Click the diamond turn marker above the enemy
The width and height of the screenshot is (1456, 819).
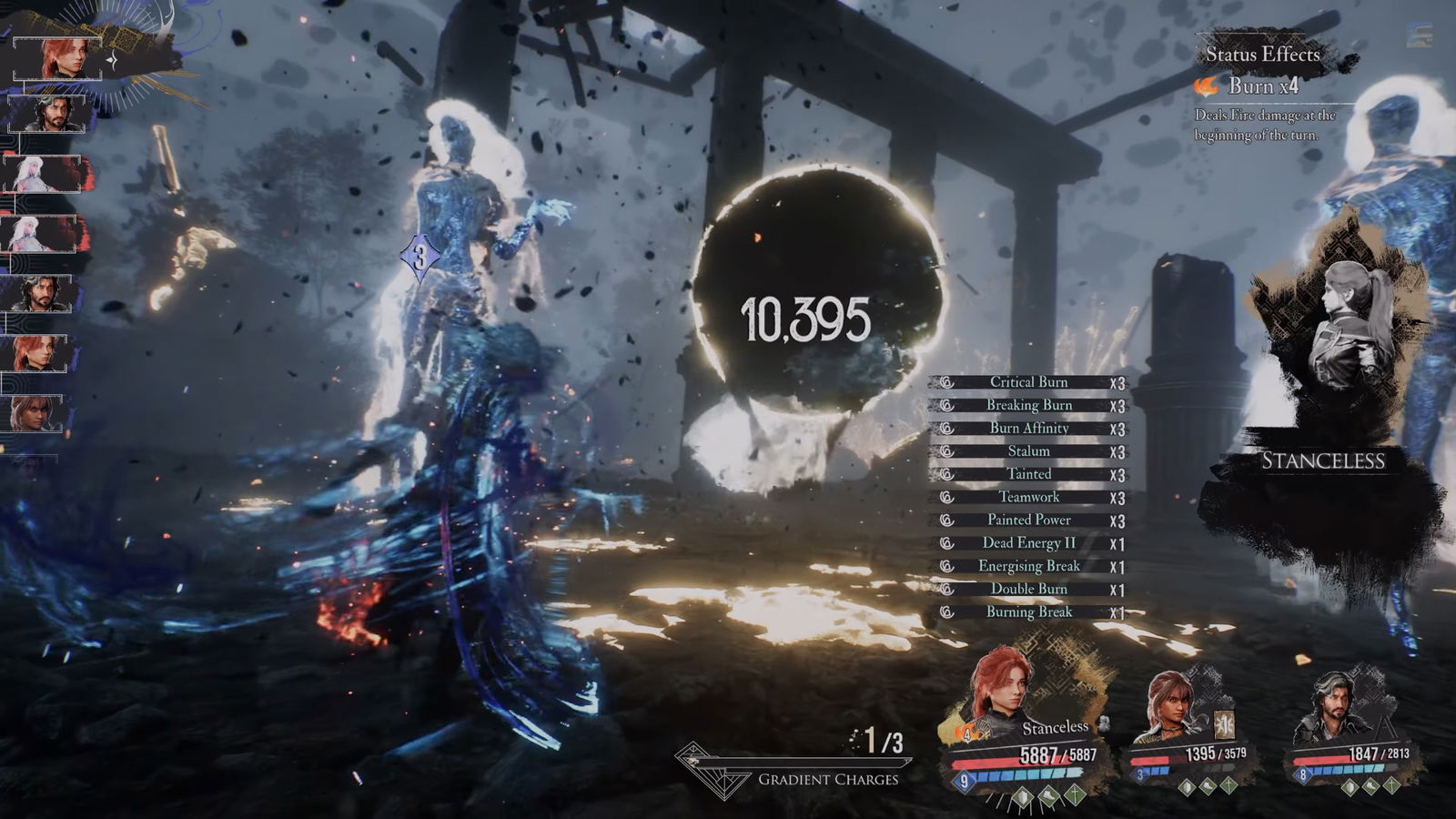(419, 256)
